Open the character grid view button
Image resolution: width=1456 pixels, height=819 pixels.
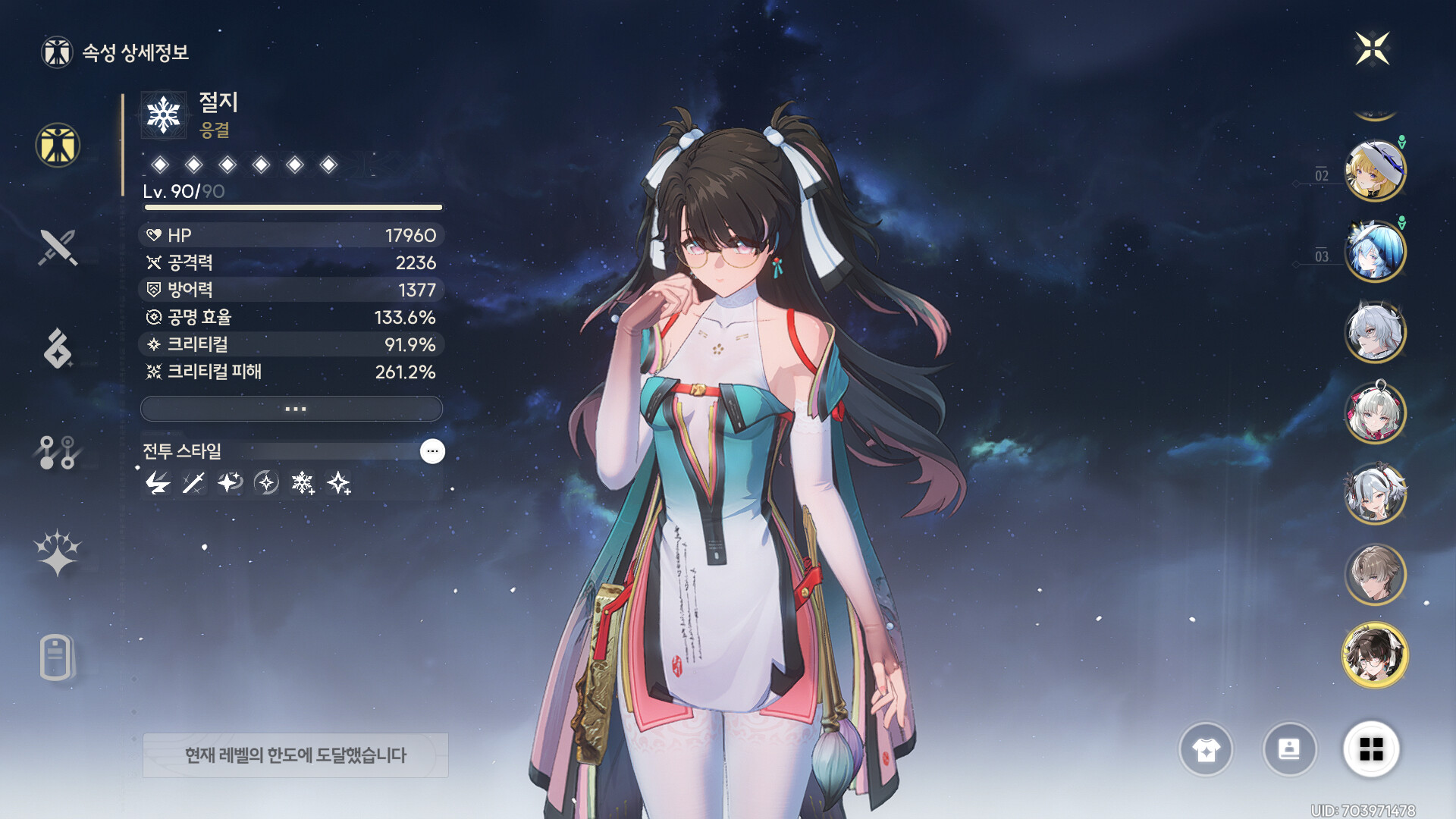[x=1371, y=749]
